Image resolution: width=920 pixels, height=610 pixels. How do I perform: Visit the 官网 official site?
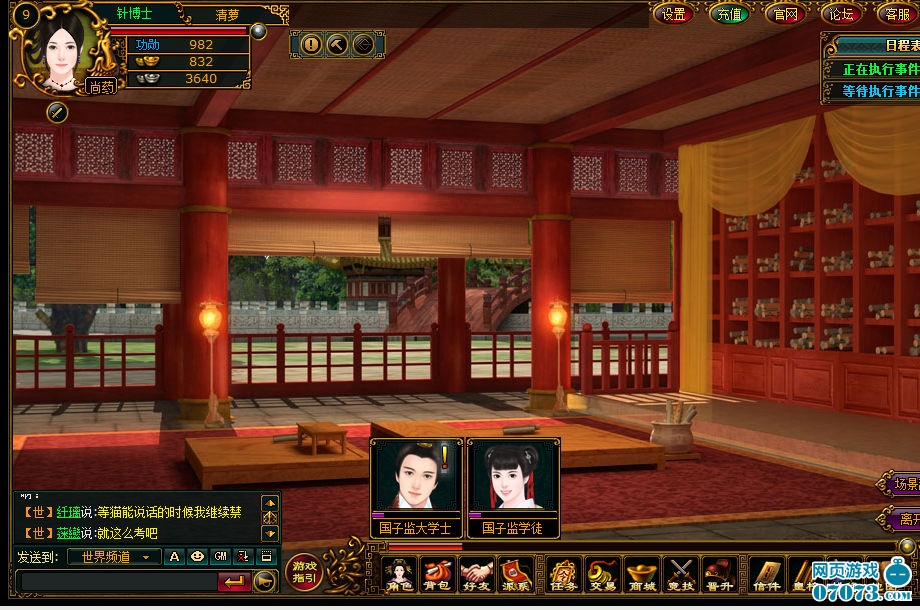pyautogui.click(x=785, y=13)
